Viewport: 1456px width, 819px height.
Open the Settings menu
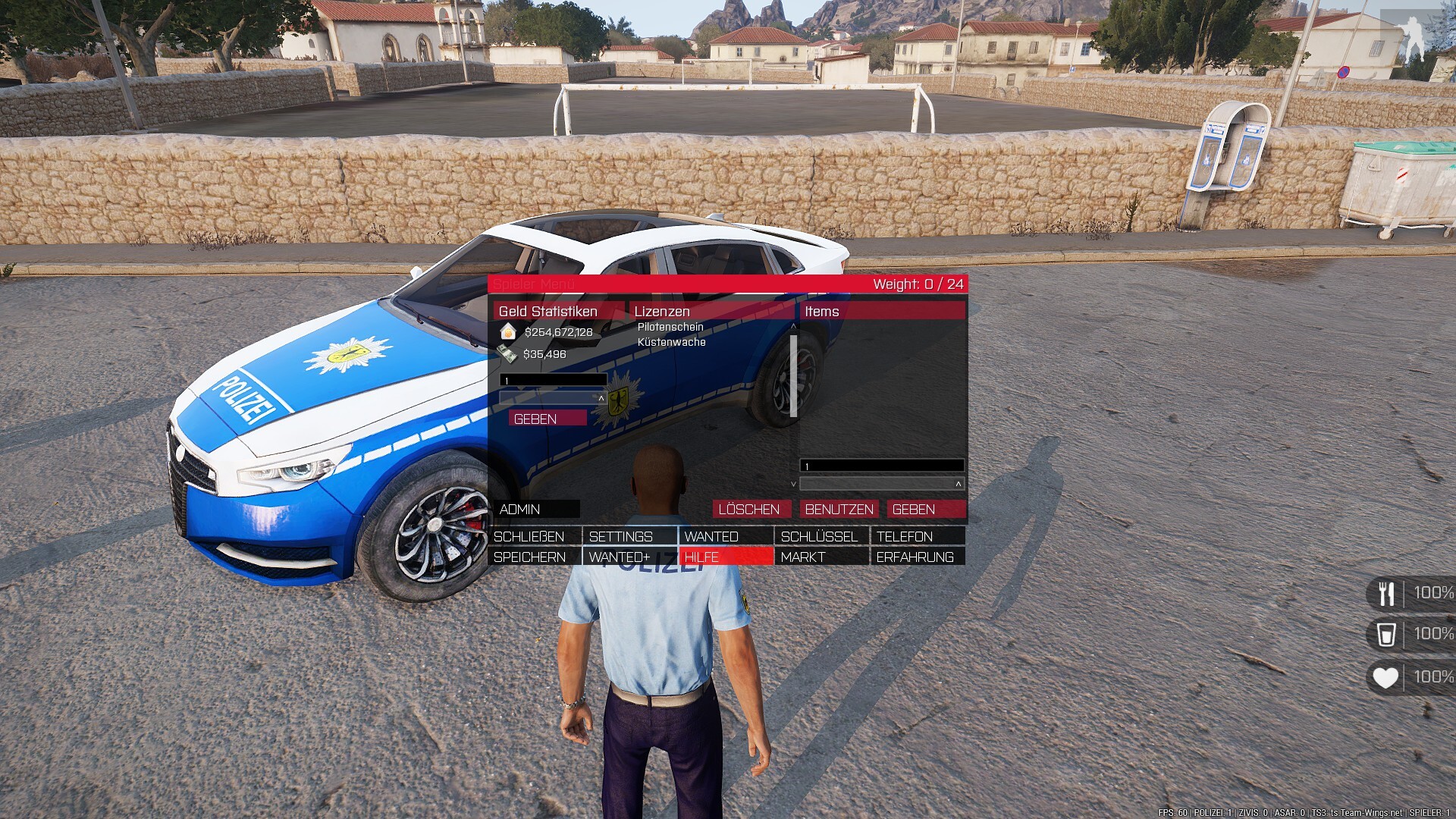(x=629, y=536)
